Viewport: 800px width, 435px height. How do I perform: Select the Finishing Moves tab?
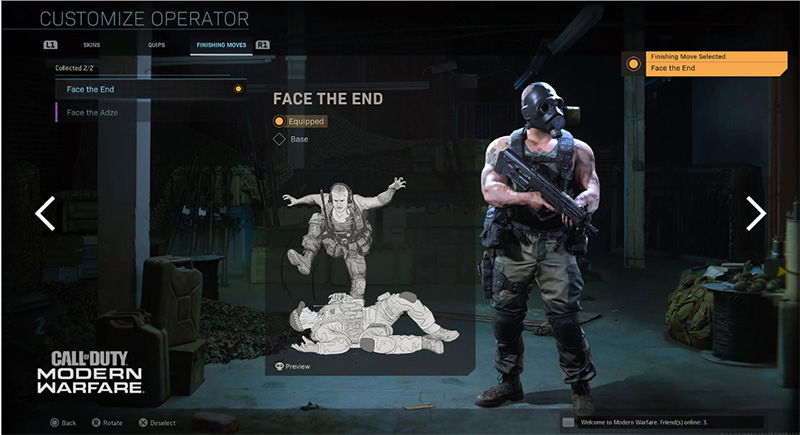pos(222,45)
